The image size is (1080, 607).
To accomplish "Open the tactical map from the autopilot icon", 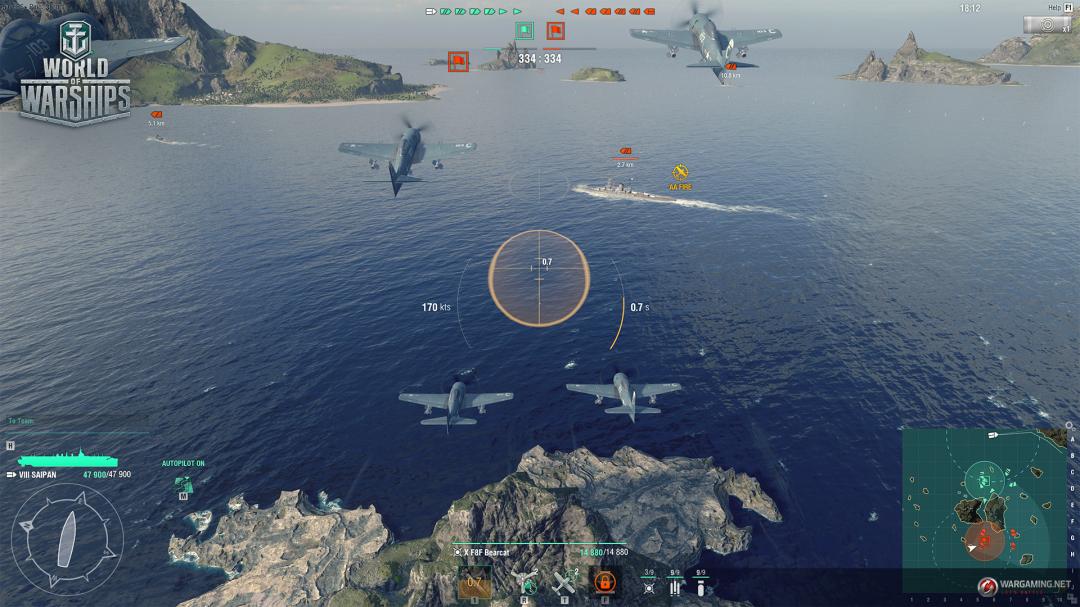I will (183, 483).
